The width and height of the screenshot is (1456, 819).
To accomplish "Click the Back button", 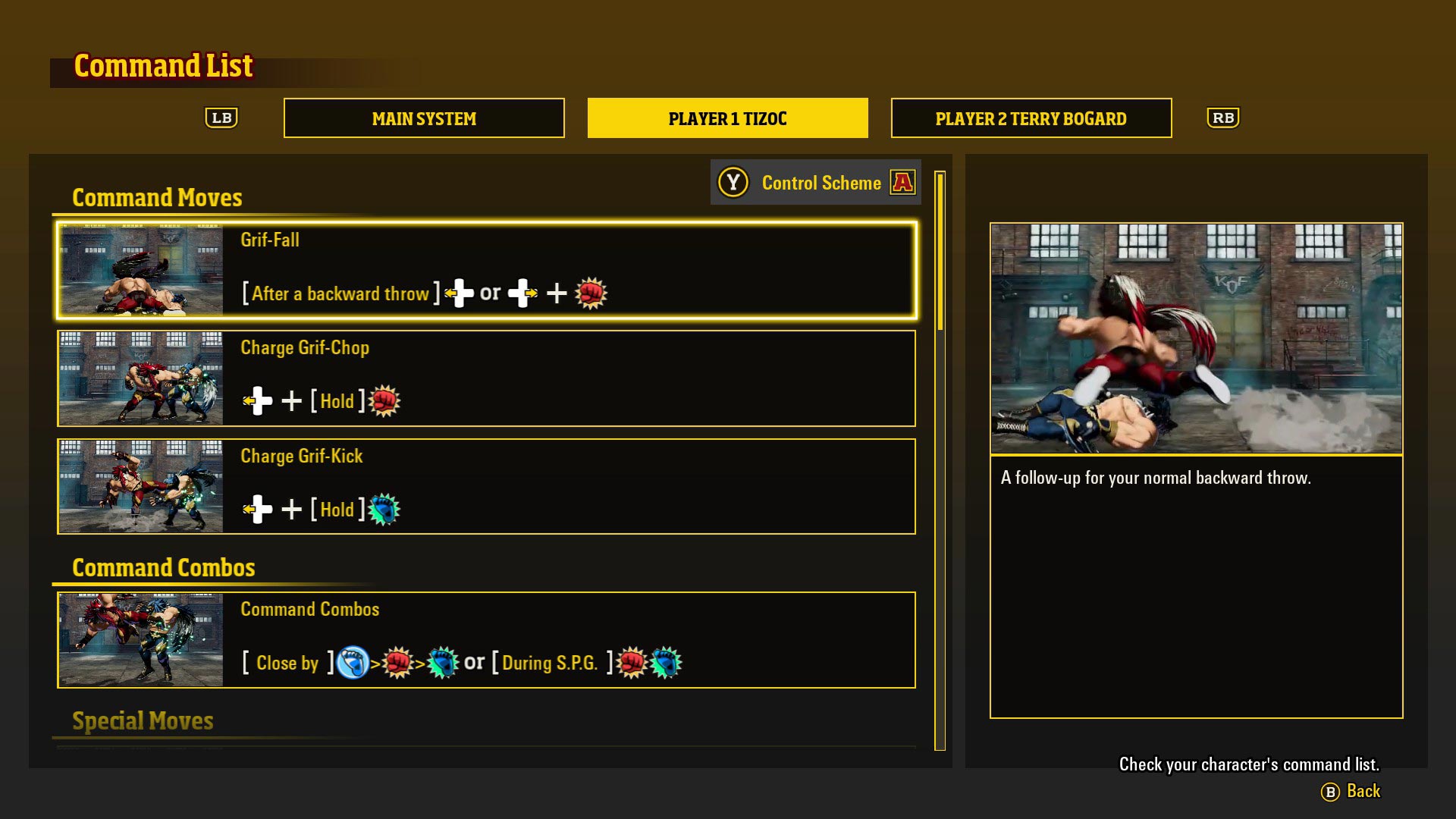I will [x=1363, y=791].
